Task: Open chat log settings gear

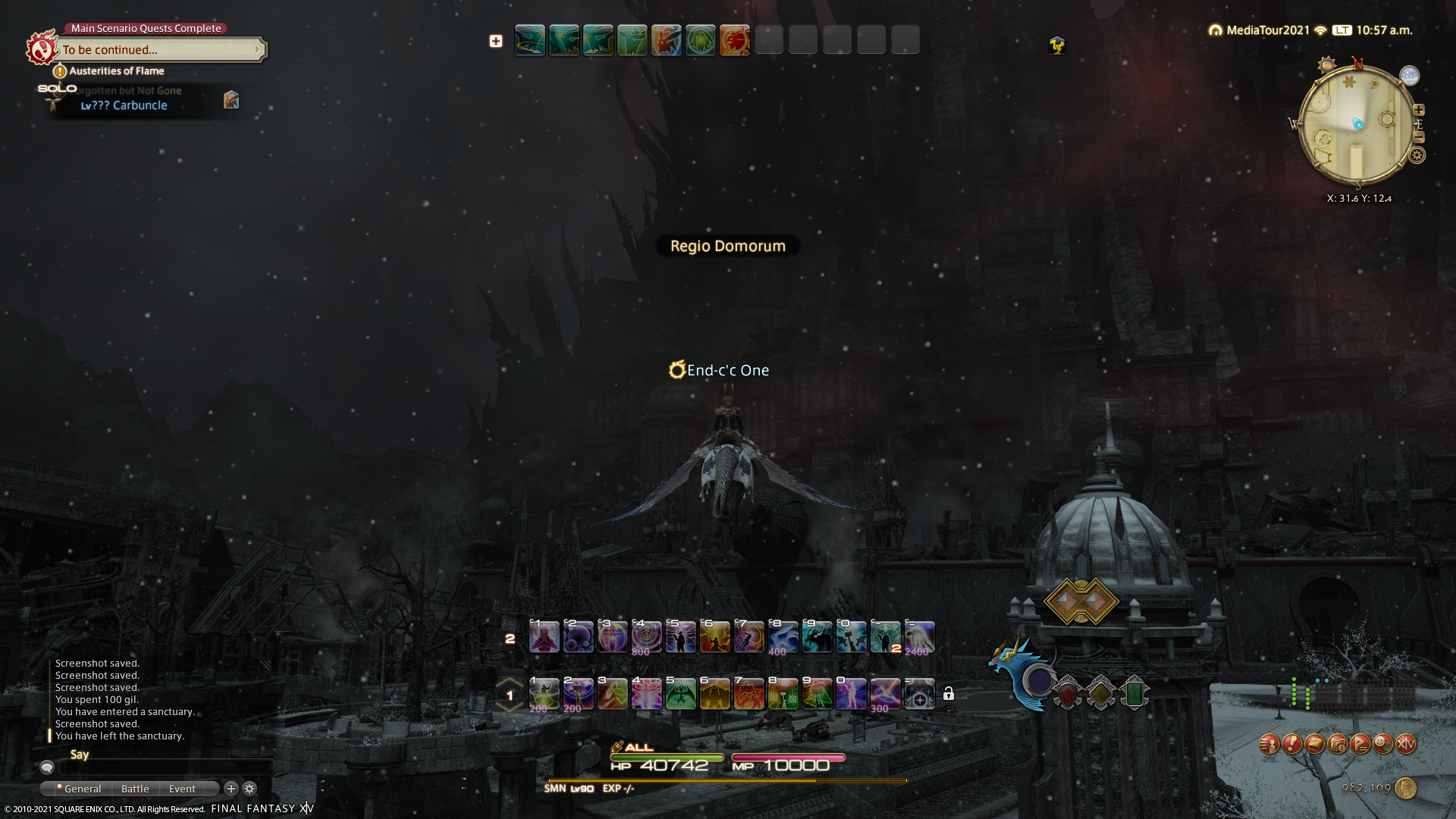Action: point(249,789)
